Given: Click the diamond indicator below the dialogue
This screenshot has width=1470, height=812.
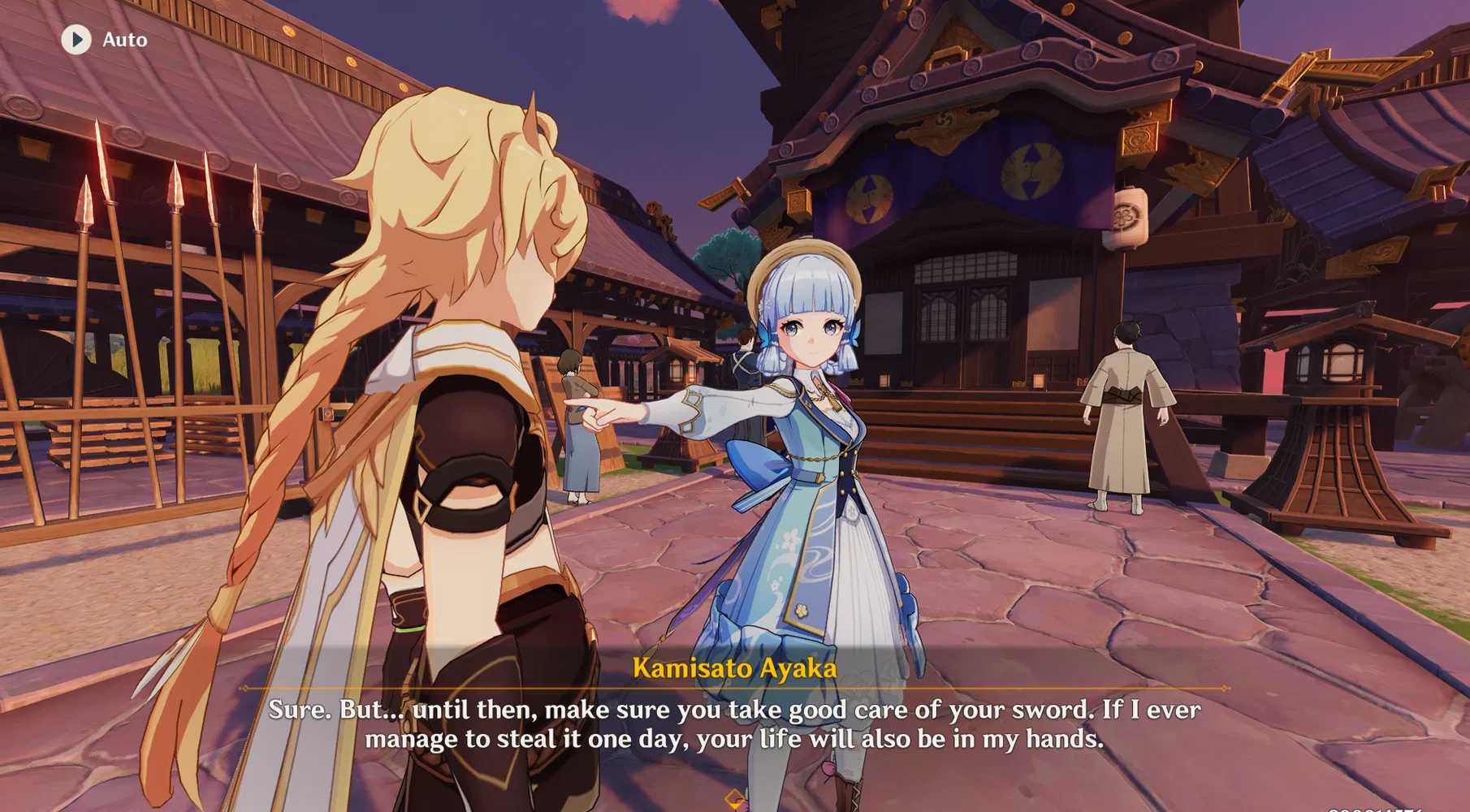Looking at the screenshot, I should [x=735, y=797].
